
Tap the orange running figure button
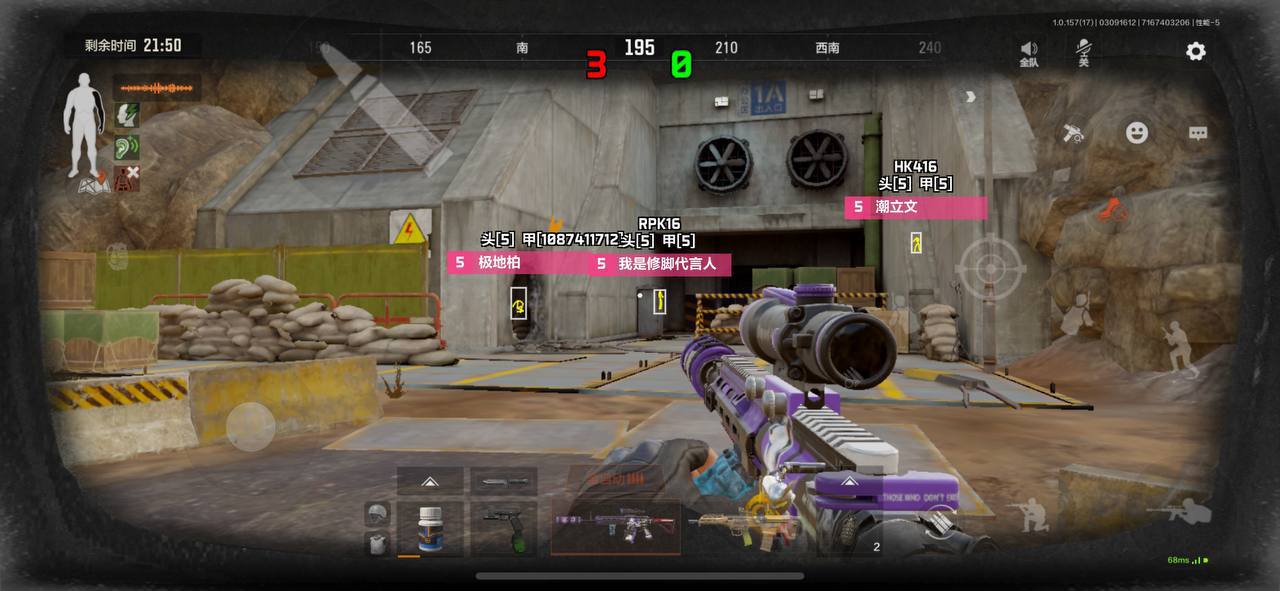tap(1112, 210)
